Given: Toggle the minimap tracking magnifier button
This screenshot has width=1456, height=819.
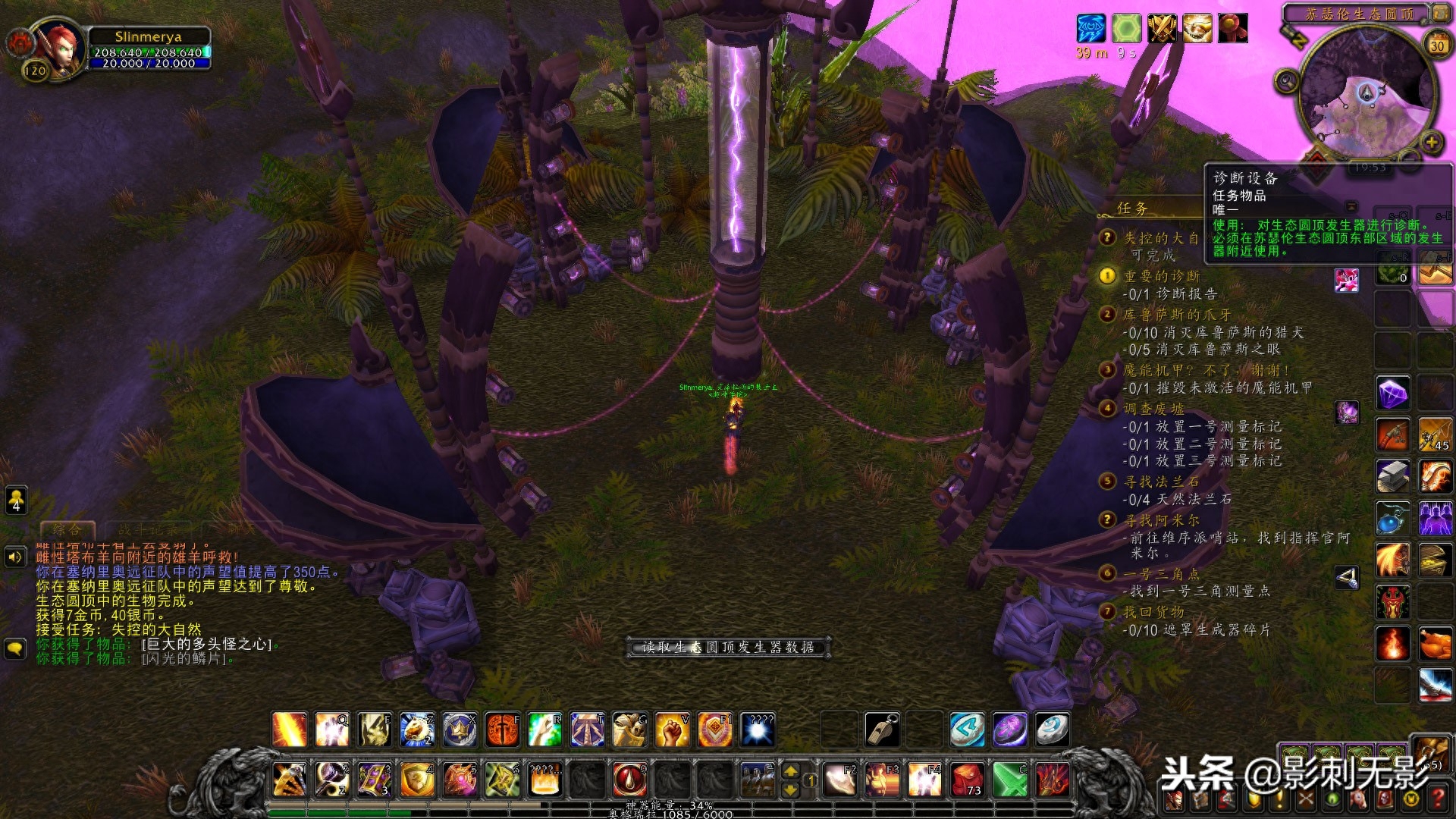Looking at the screenshot, I should 1287,80.
